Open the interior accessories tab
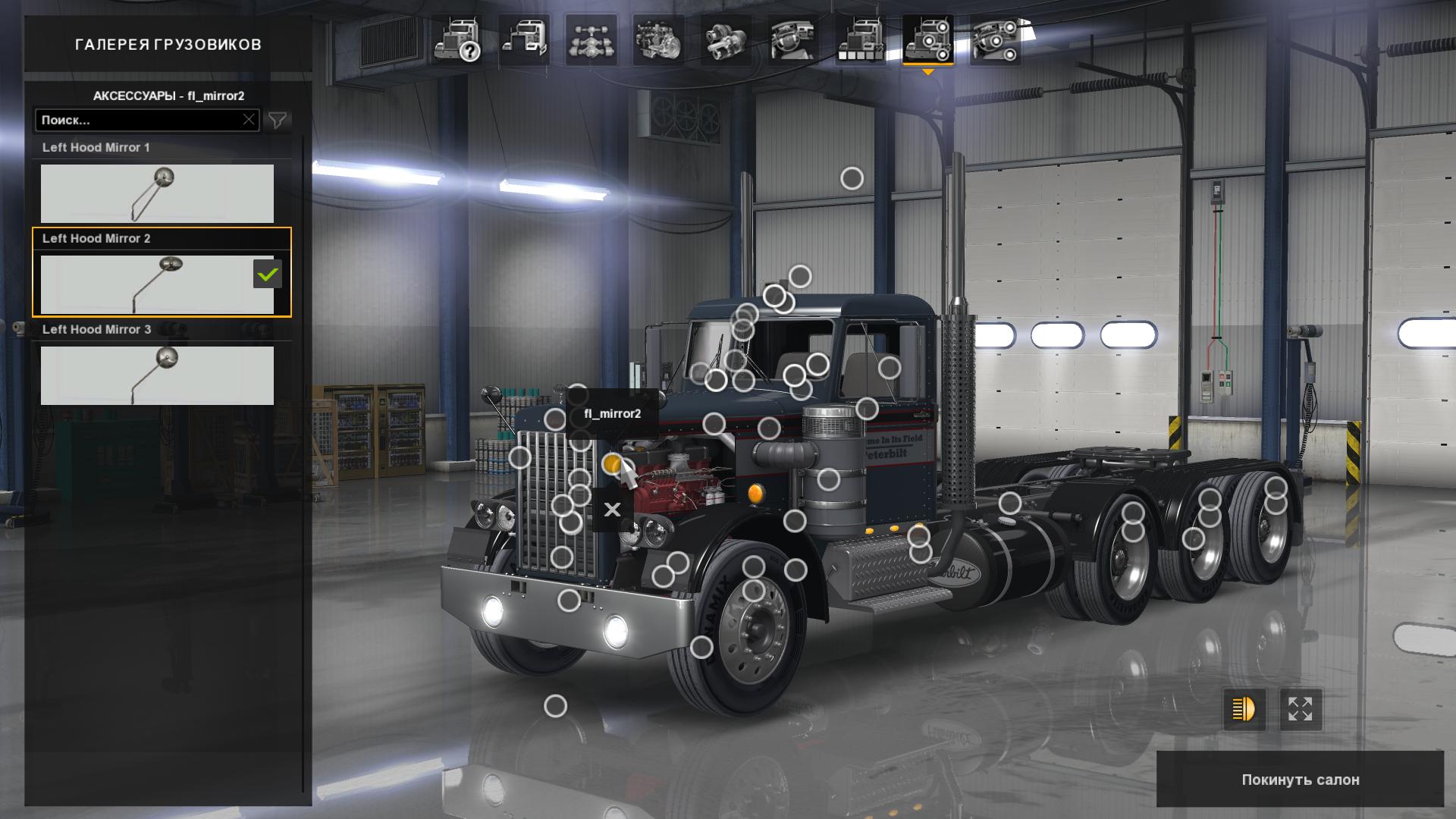The width and height of the screenshot is (1456, 819). [x=994, y=40]
